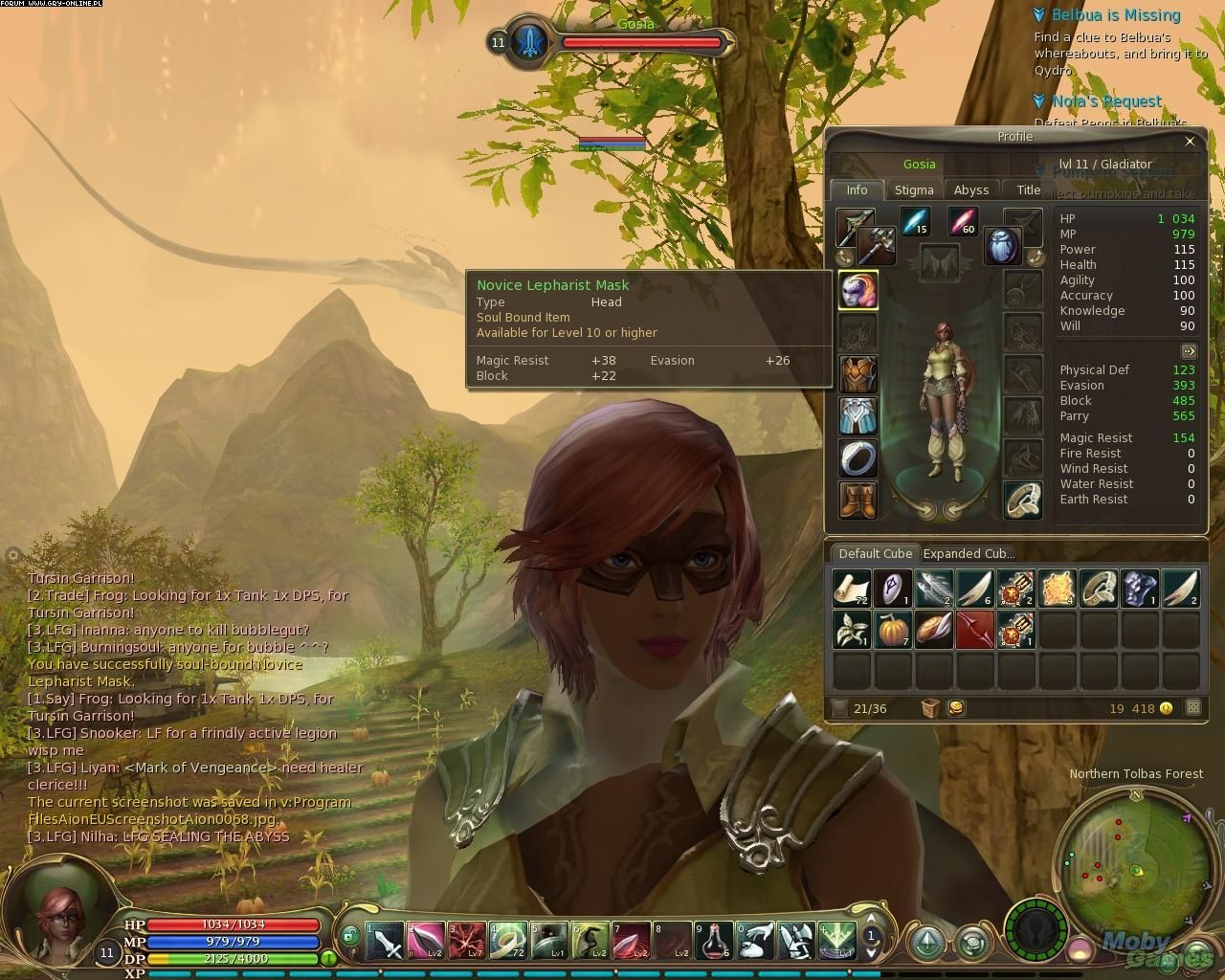Image resolution: width=1225 pixels, height=980 pixels.
Task: Close the Profile window
Action: point(1190,142)
